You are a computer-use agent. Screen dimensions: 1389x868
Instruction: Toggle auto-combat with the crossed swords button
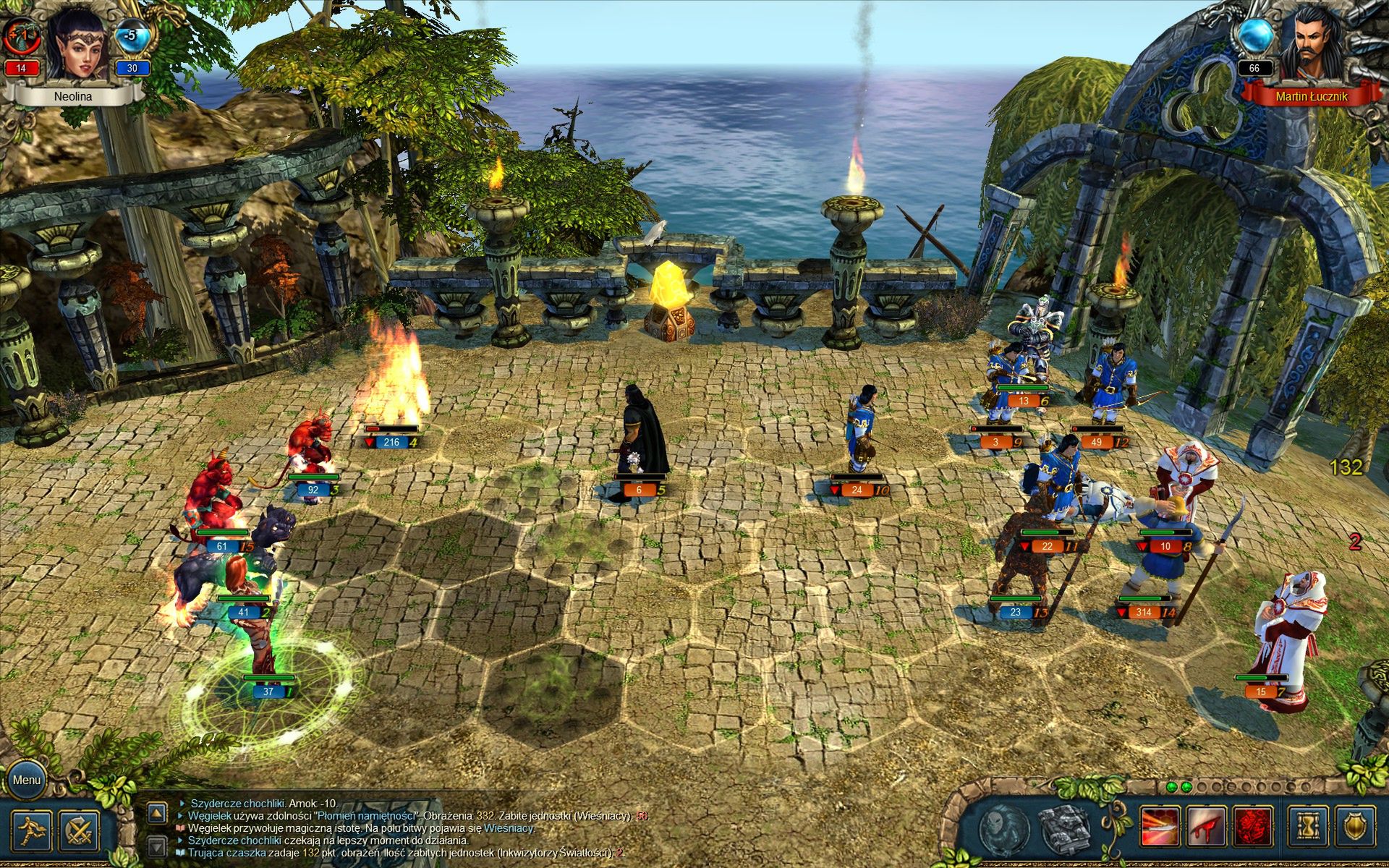[79, 830]
